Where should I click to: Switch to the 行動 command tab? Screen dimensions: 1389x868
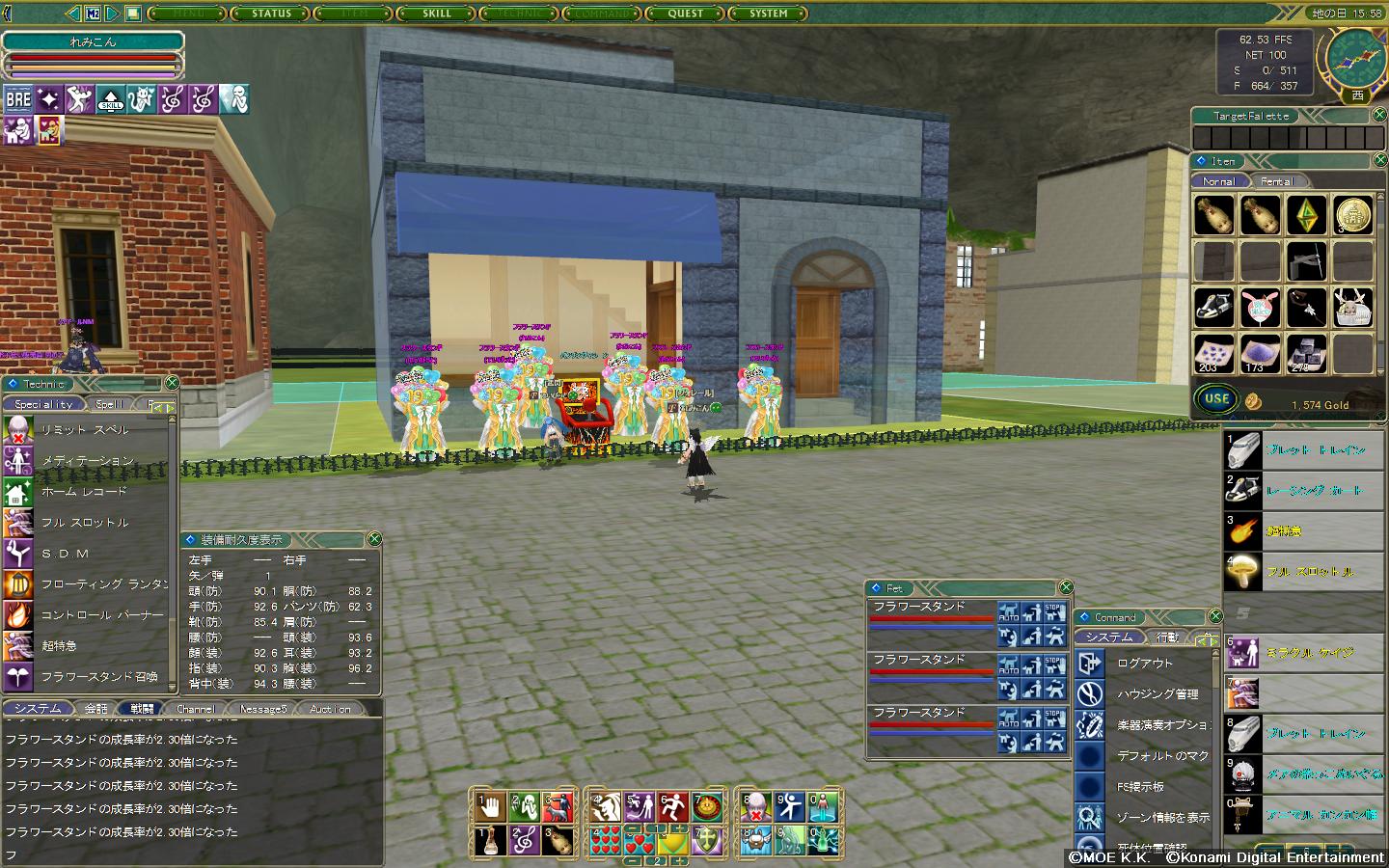tap(1166, 637)
